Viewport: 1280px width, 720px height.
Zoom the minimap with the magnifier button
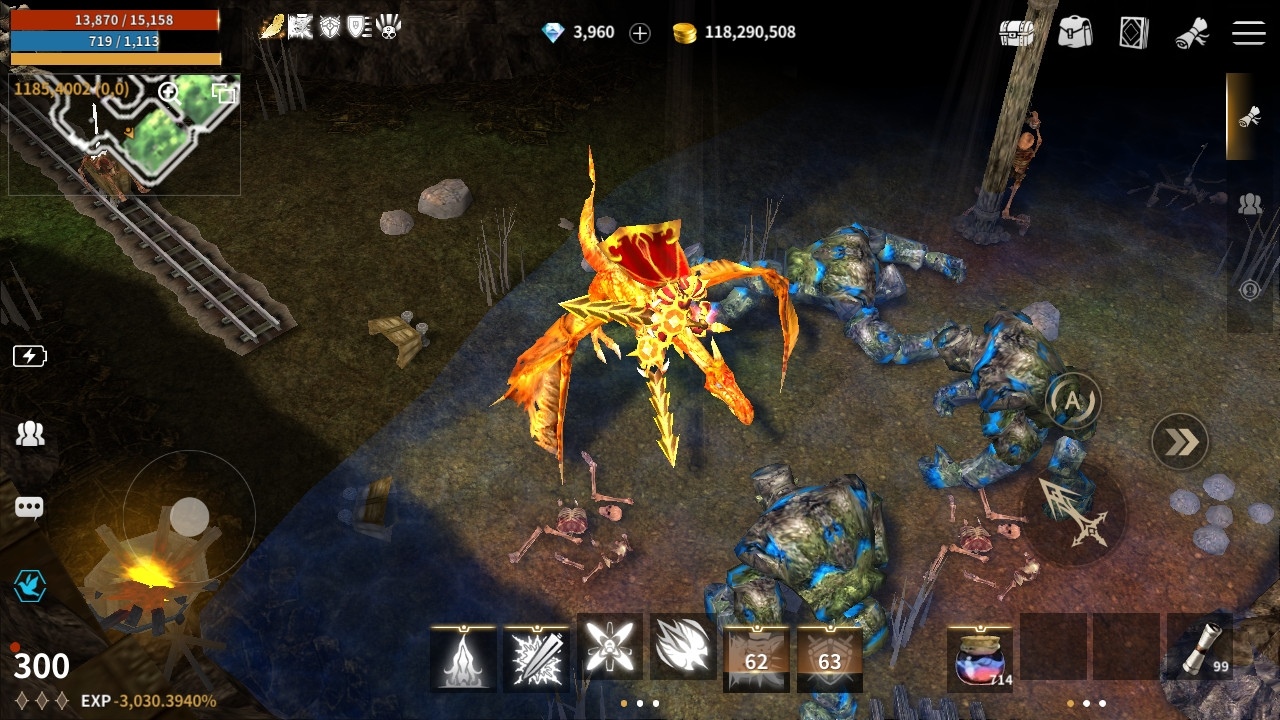click(170, 94)
